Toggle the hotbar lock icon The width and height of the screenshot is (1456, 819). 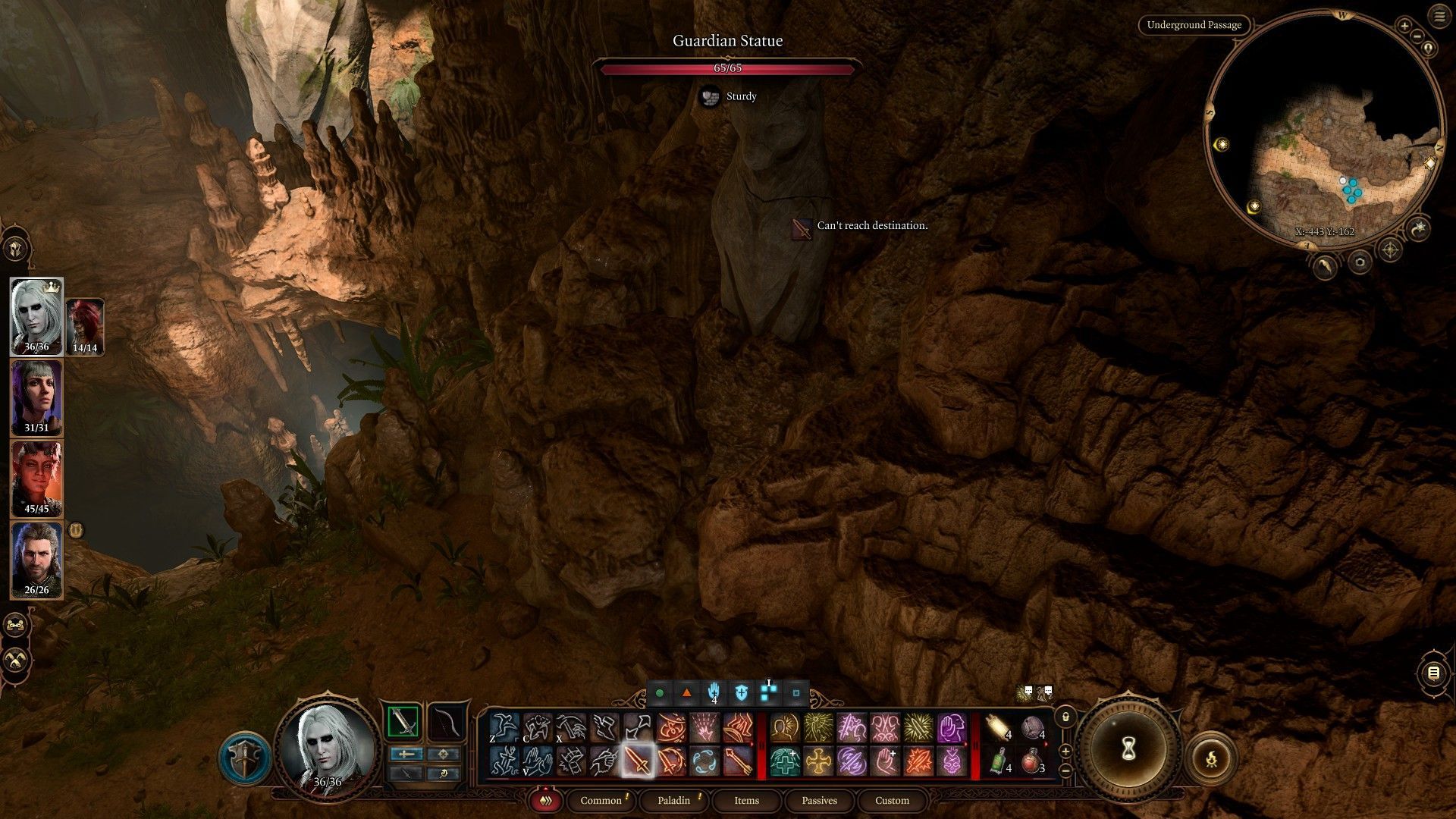click(1065, 717)
